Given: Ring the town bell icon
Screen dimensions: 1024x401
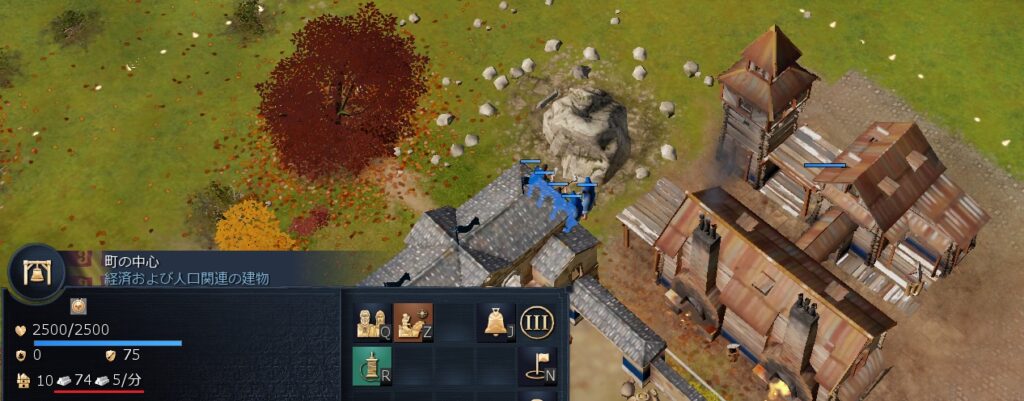Looking at the screenshot, I should tap(496, 321).
